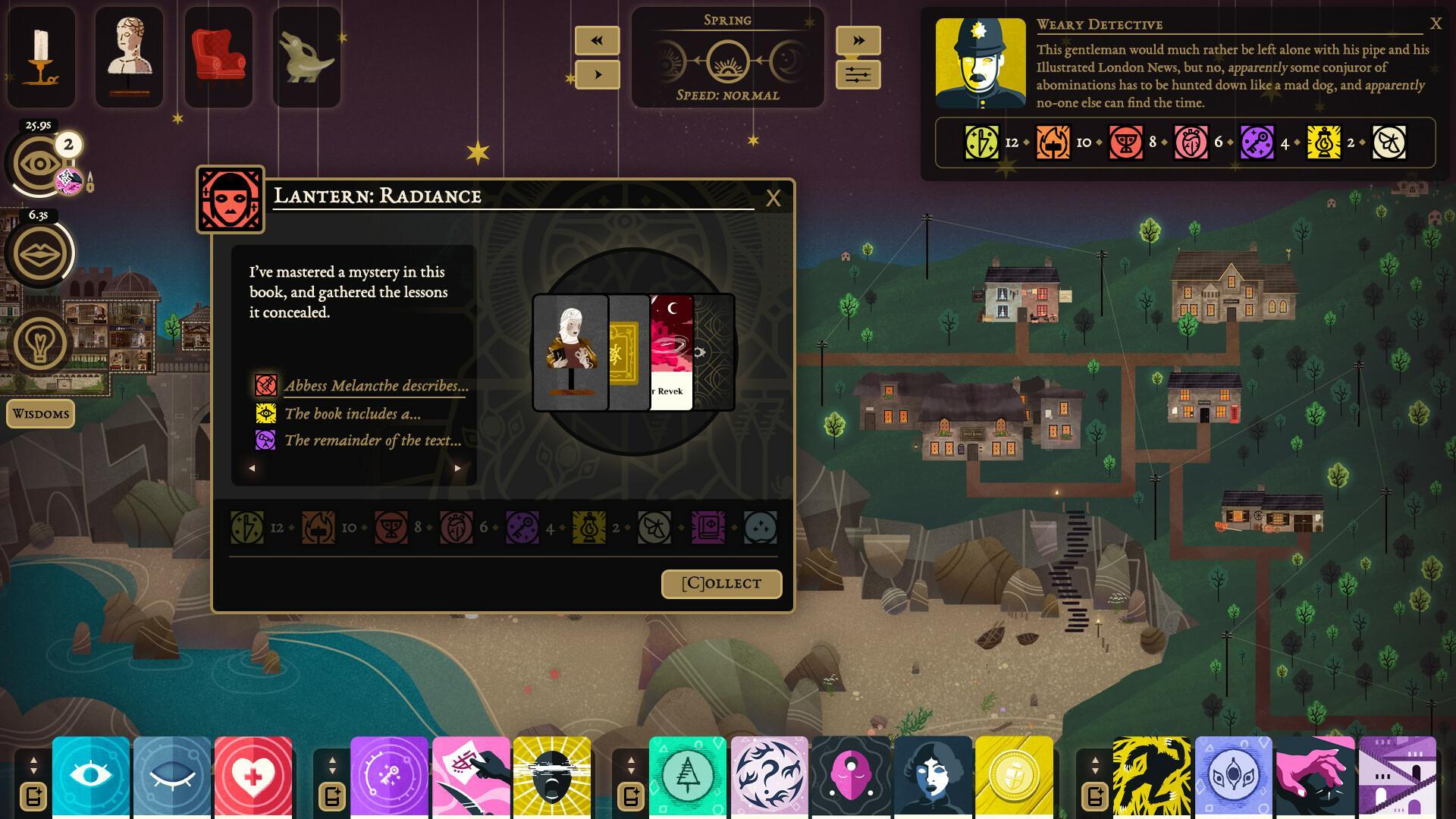Select the green pine tree card
The width and height of the screenshot is (1456, 819).
[687, 776]
